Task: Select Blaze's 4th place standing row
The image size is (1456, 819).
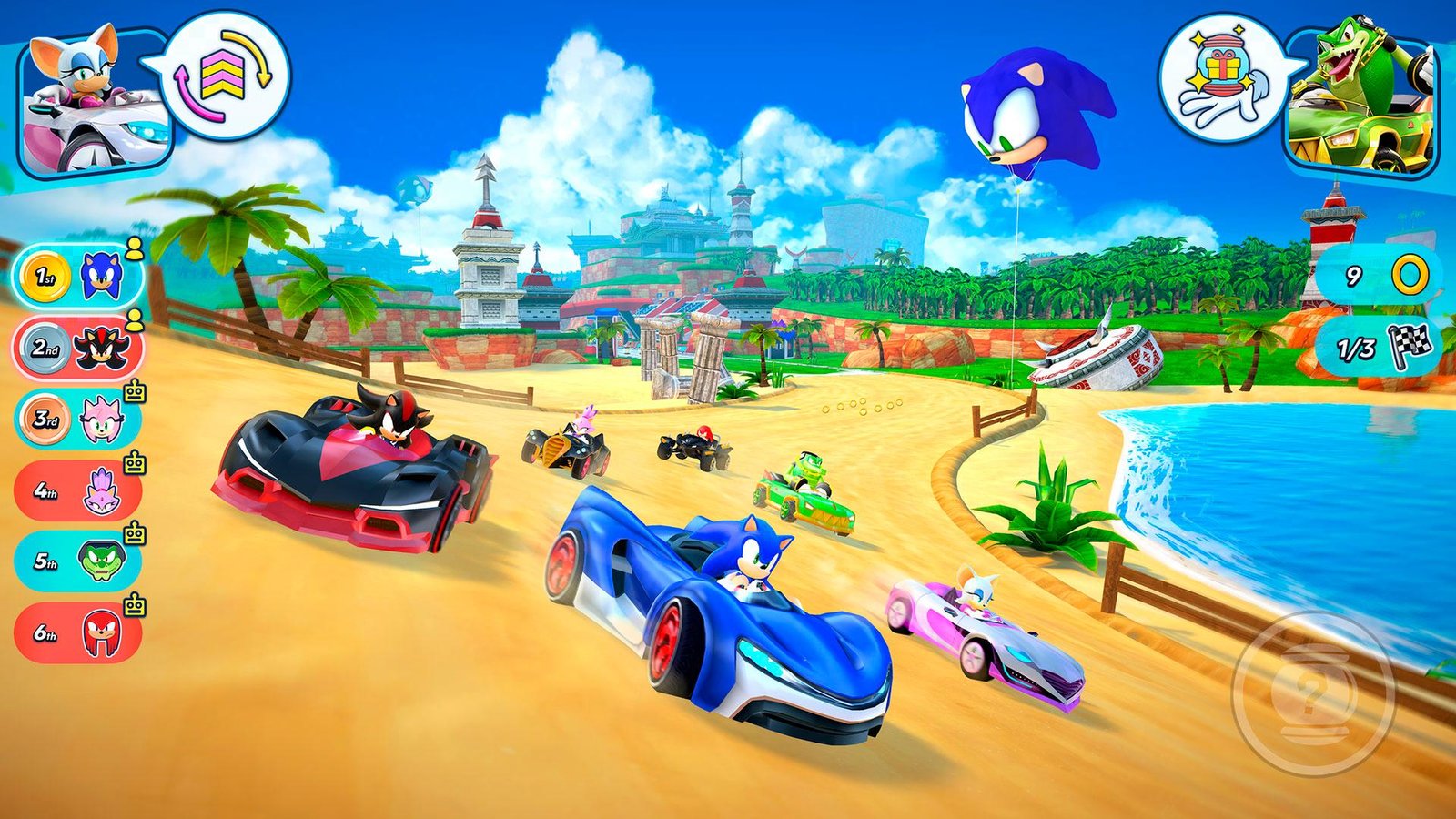Action: (78, 491)
